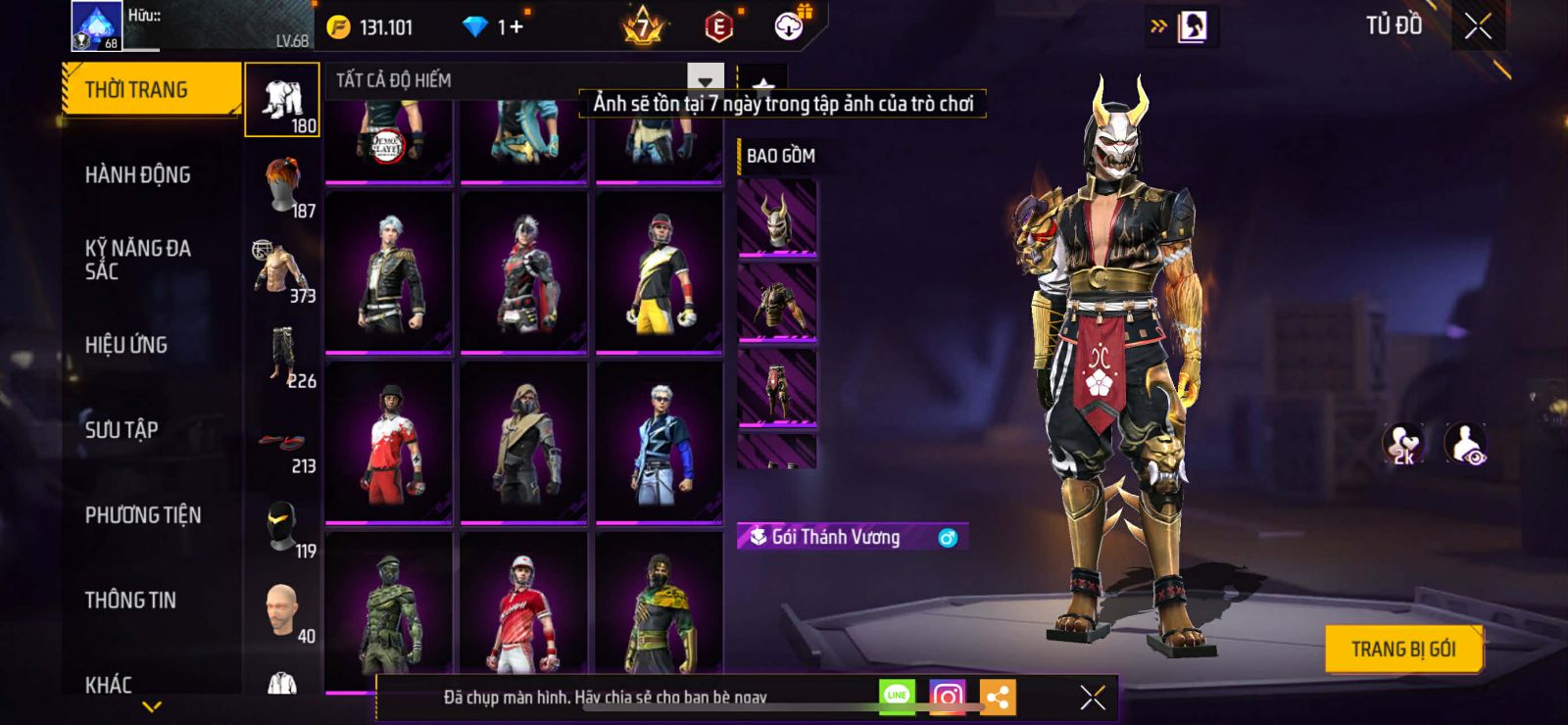Share the screenshot to Instagram
Viewport: 1568px width, 725px height.
(x=947, y=697)
